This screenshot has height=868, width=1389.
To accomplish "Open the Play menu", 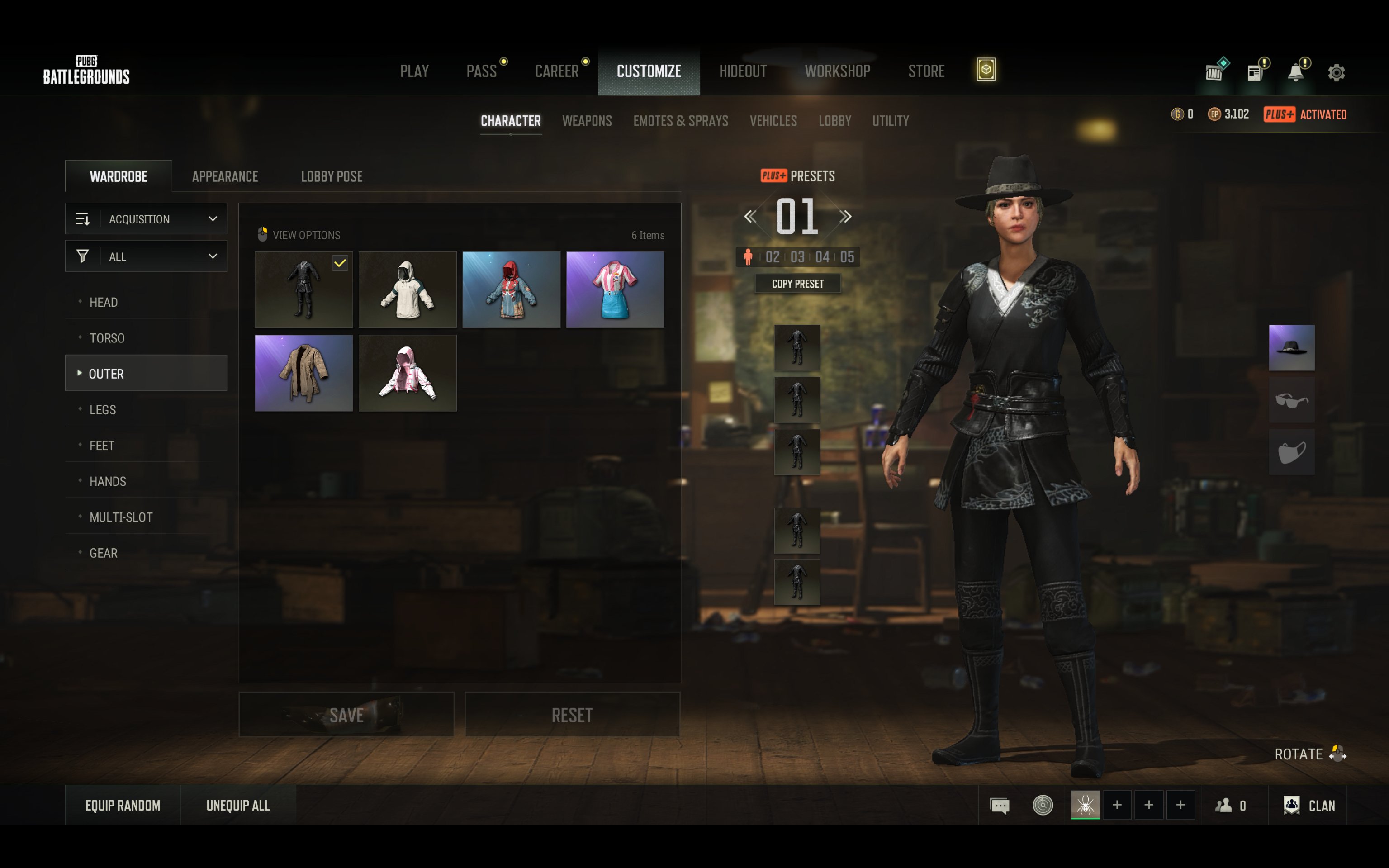I will [414, 71].
